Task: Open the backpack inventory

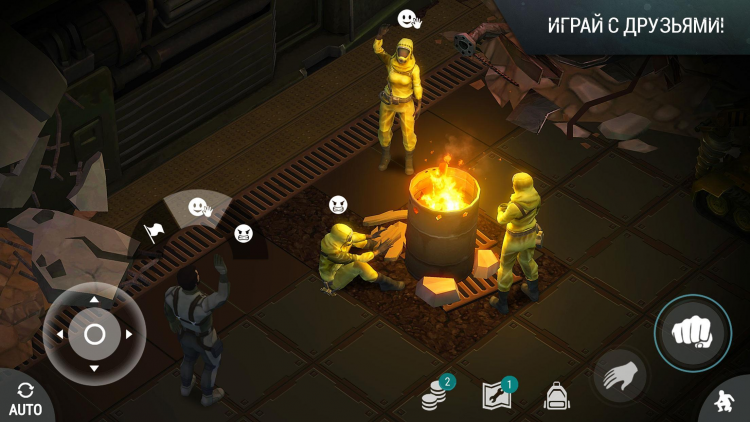Action: click(556, 396)
